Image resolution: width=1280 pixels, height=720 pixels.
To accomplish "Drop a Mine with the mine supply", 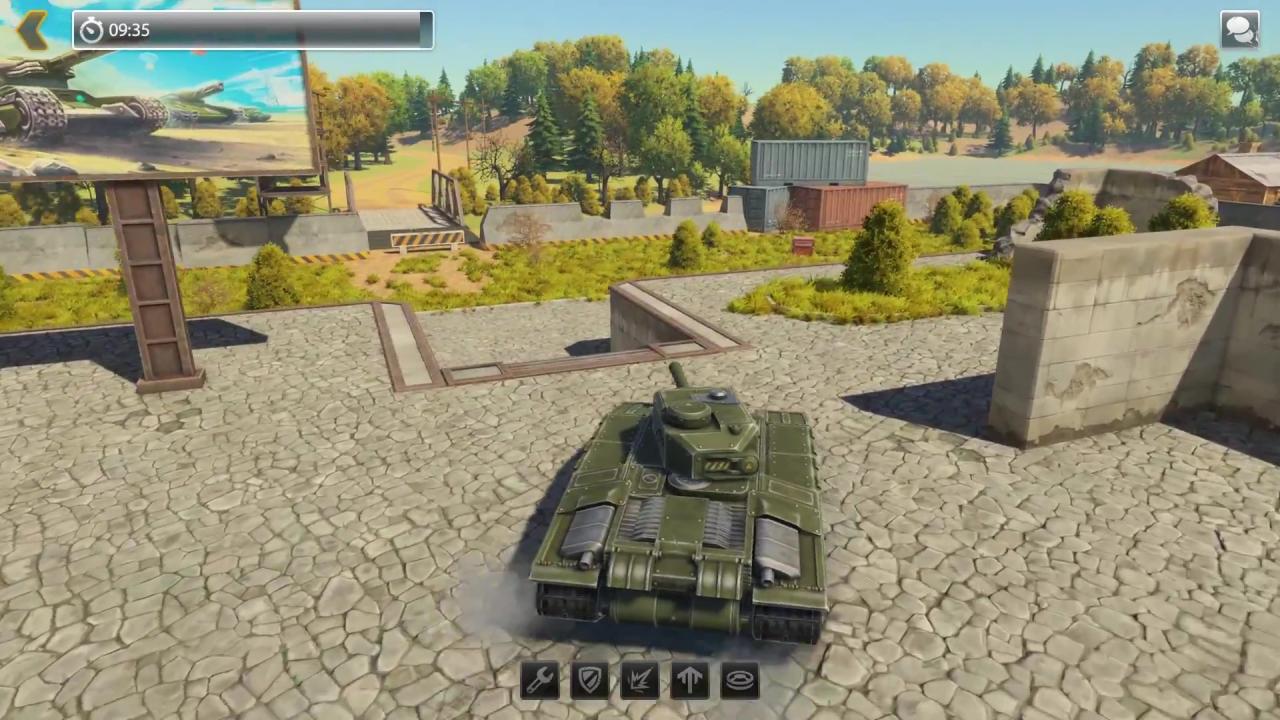I will point(739,680).
